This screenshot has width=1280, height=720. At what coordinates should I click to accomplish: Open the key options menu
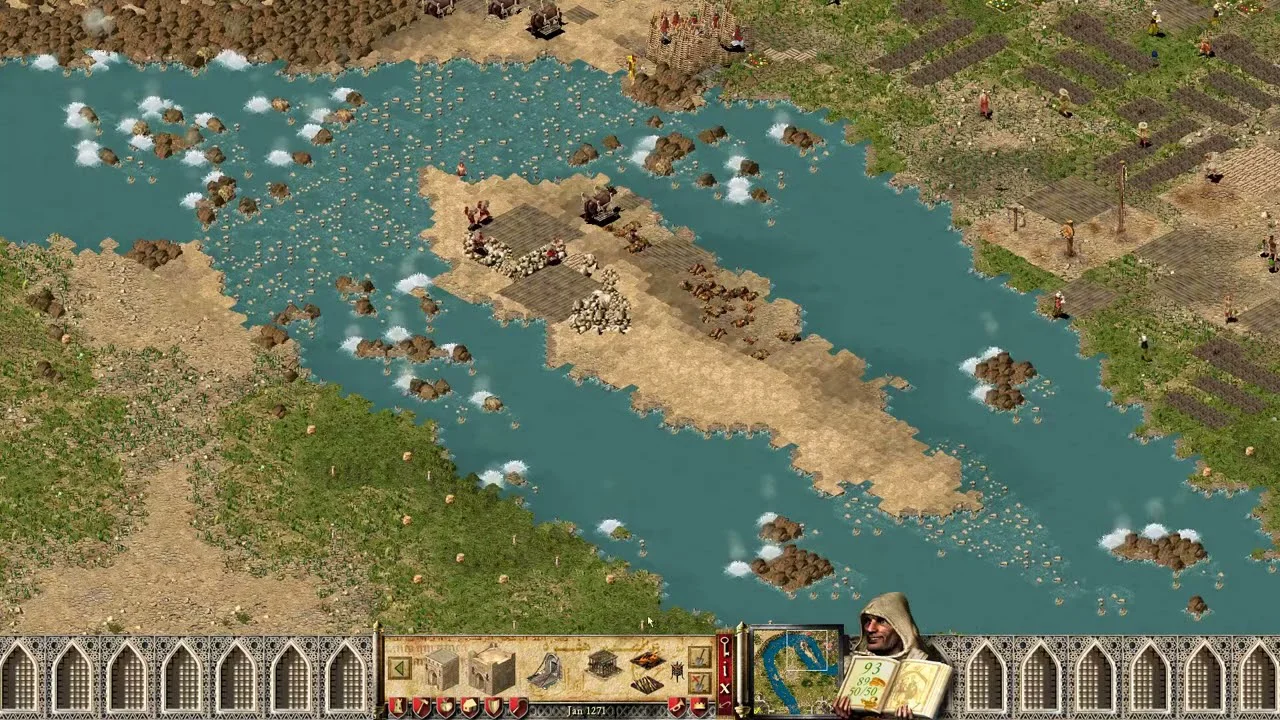pyautogui.click(x=725, y=650)
